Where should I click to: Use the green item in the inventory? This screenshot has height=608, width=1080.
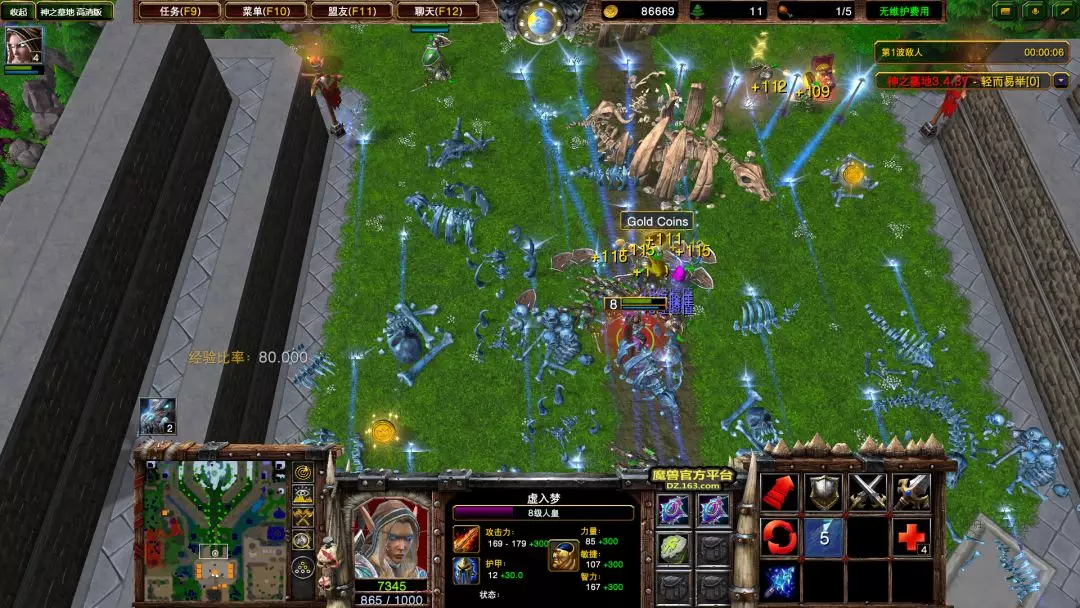point(673,547)
